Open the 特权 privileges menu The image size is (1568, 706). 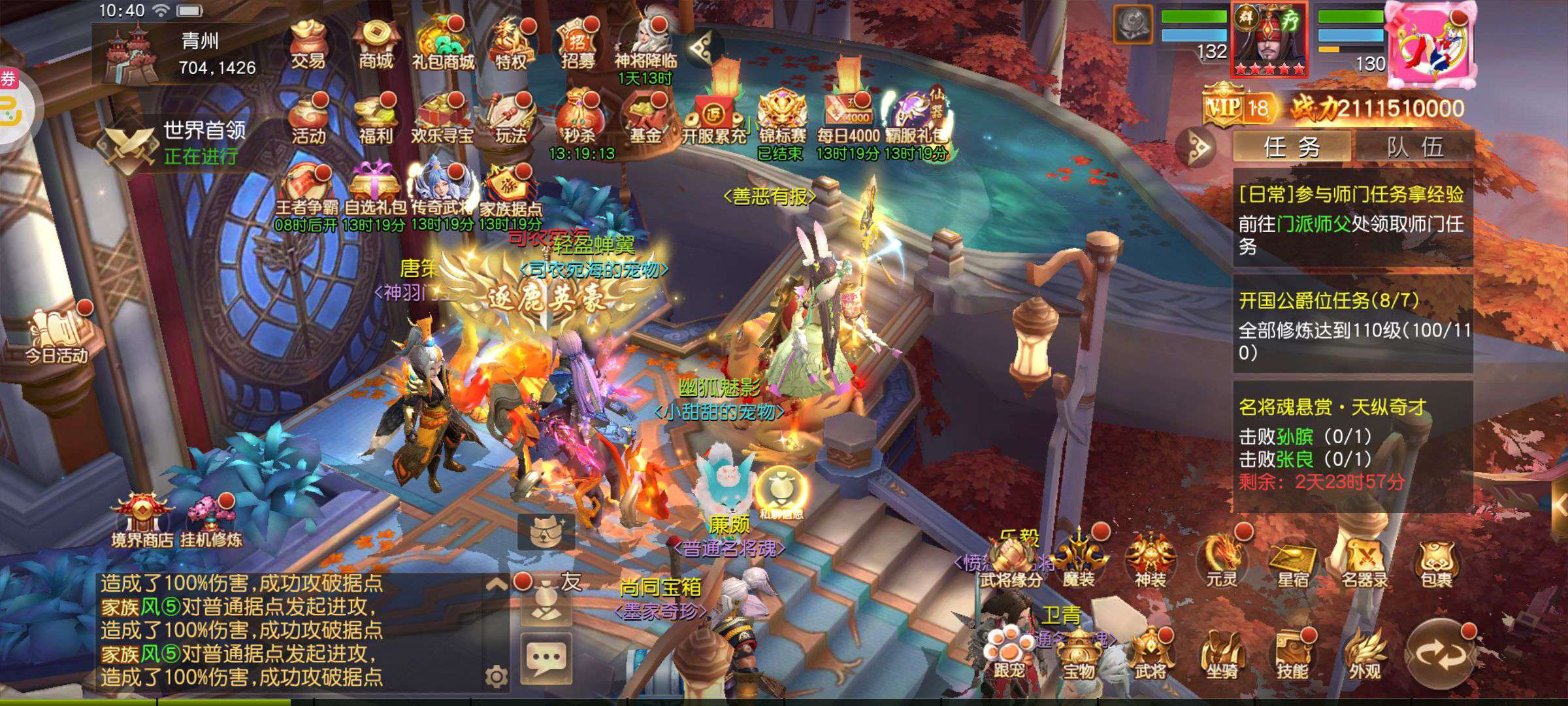click(511, 44)
